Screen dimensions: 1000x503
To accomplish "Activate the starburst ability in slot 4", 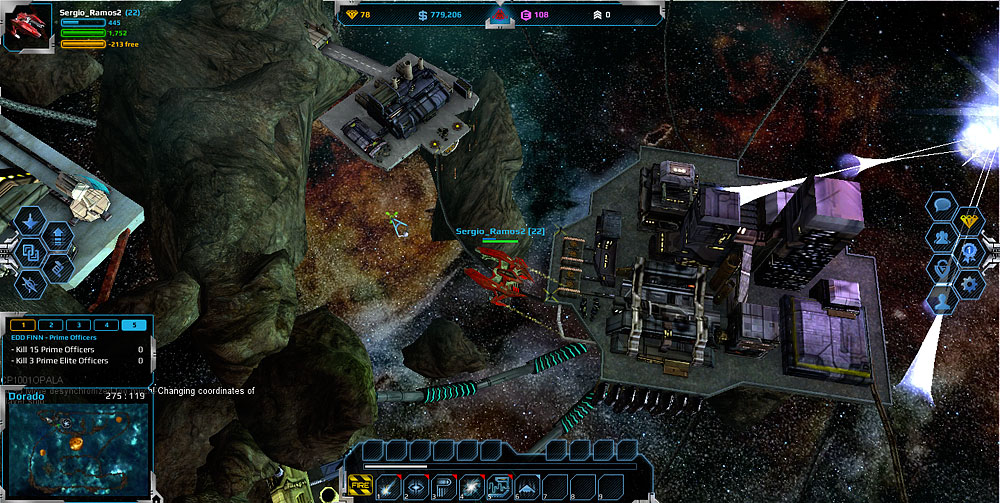I will tap(471, 487).
